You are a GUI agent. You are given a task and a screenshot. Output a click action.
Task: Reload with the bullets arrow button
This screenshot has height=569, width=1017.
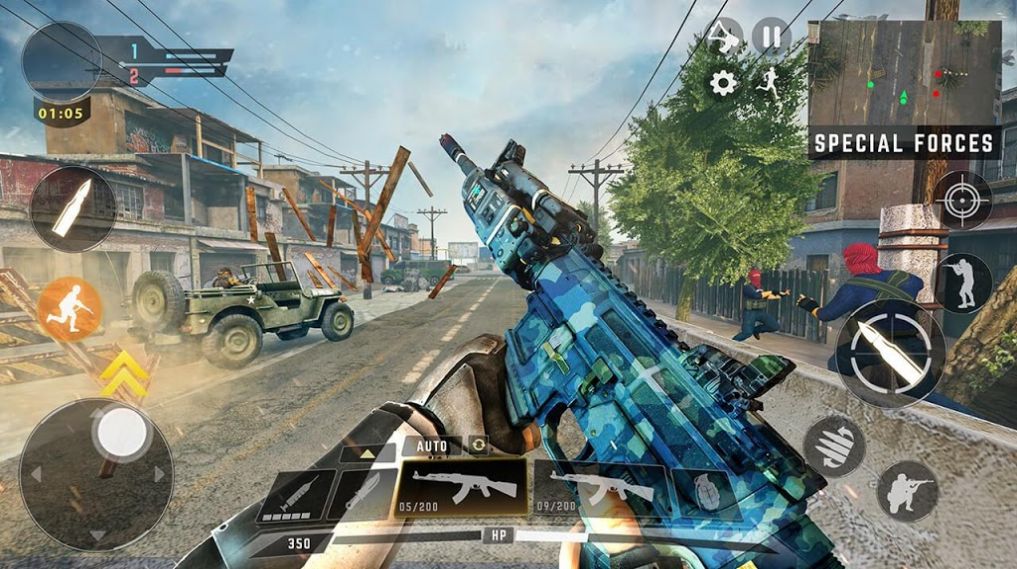pos(834,446)
